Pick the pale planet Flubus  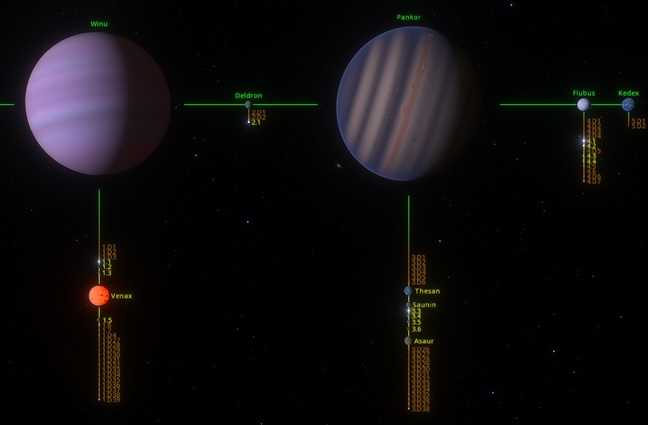tap(583, 104)
